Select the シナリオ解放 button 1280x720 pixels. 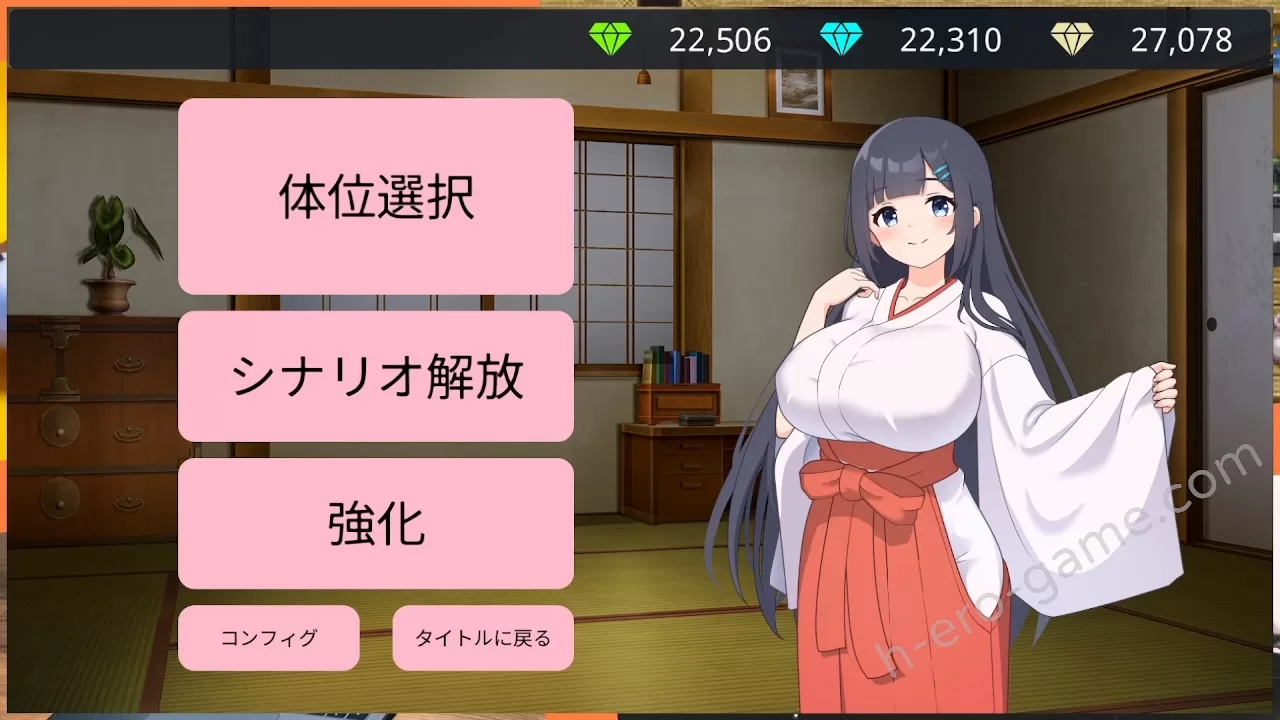(x=375, y=376)
